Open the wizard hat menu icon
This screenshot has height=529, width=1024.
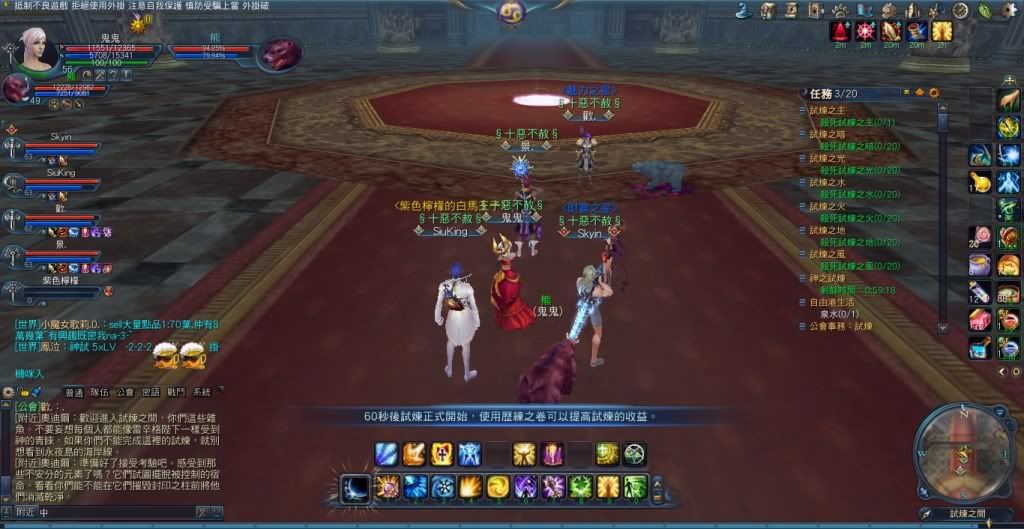(743, 10)
